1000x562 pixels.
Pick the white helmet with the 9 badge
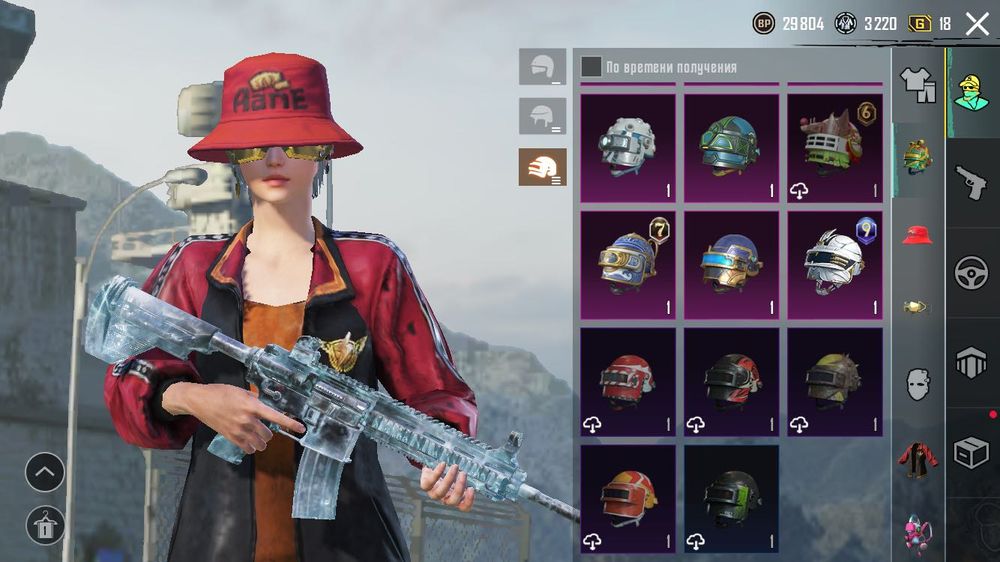(x=835, y=264)
